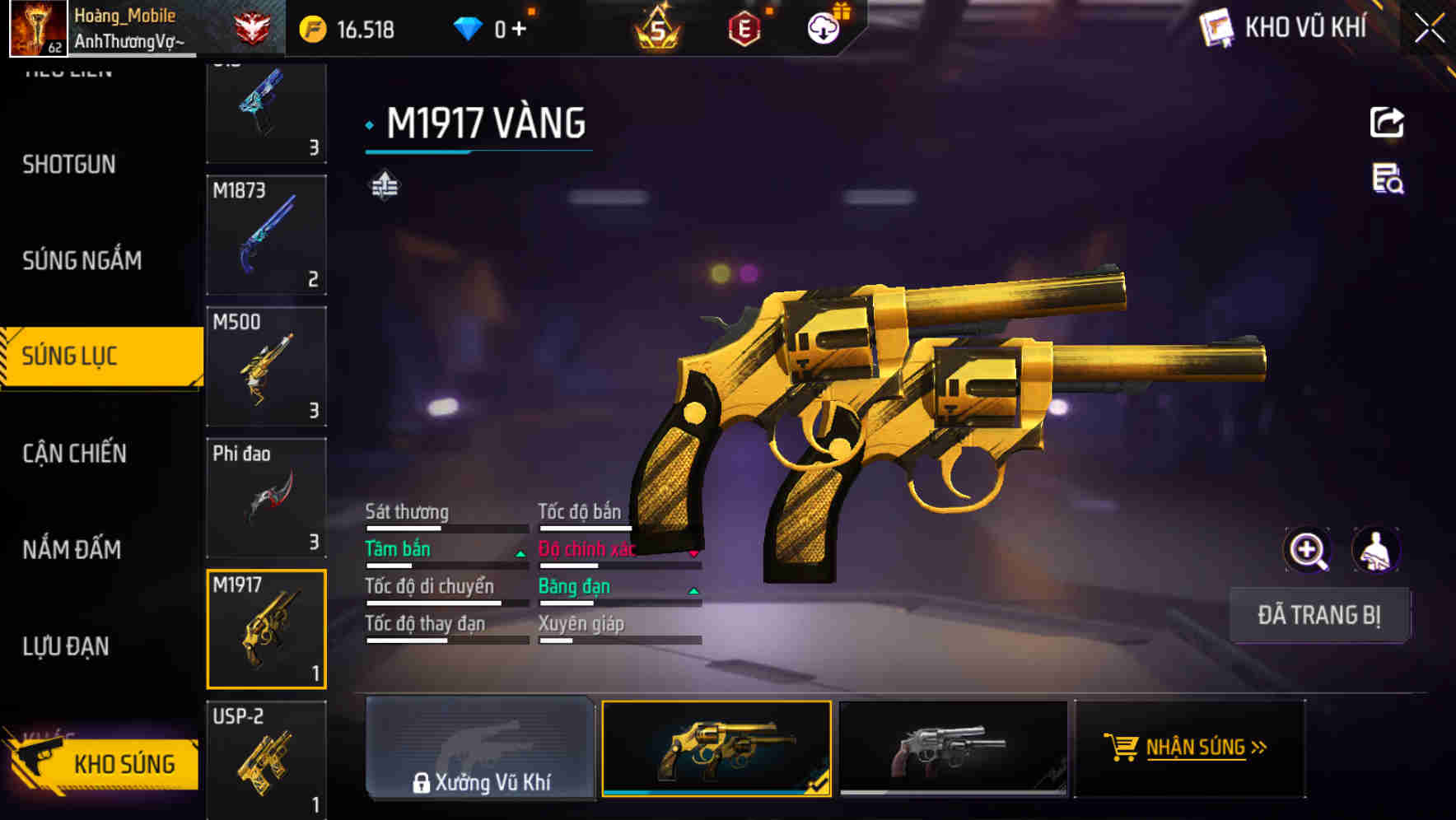Select the default silver M1917 skin
1456x820 pixels.
[953, 748]
